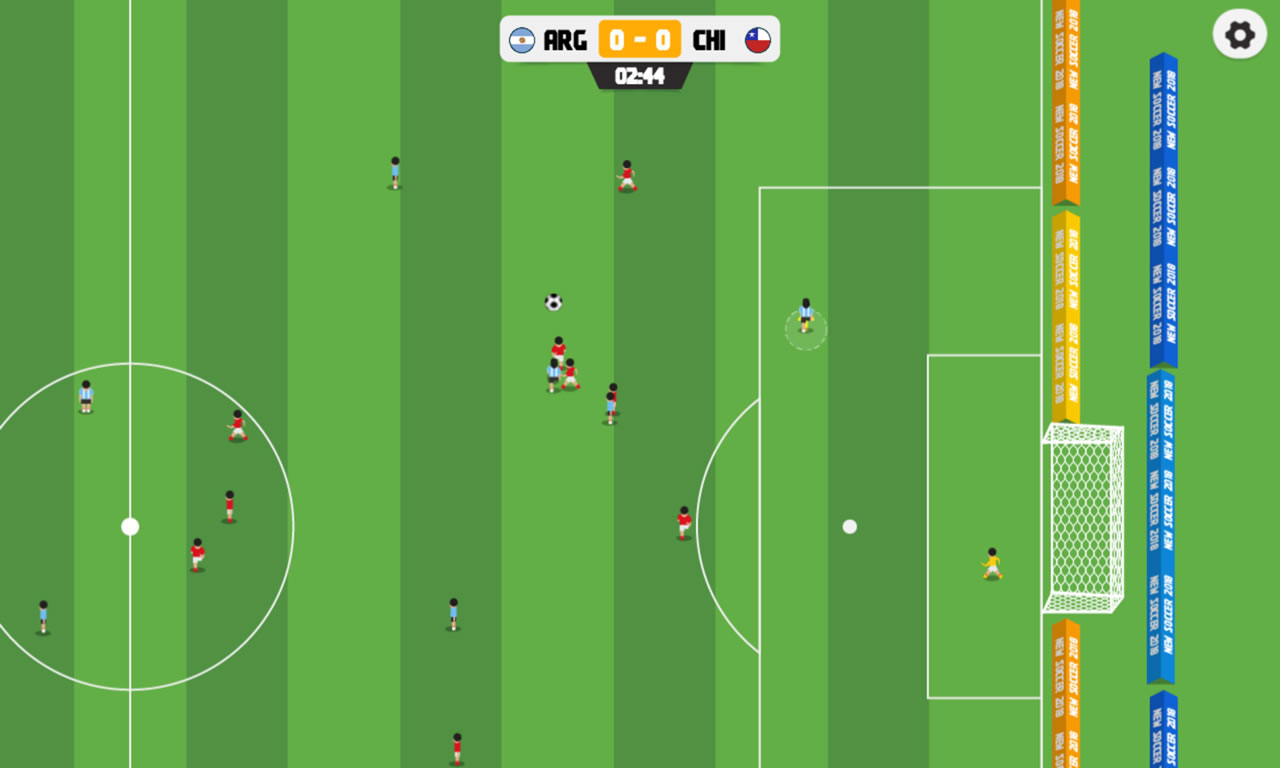Click the pair of tangled players midfield
This screenshot has width=1280, height=768.
(560, 370)
